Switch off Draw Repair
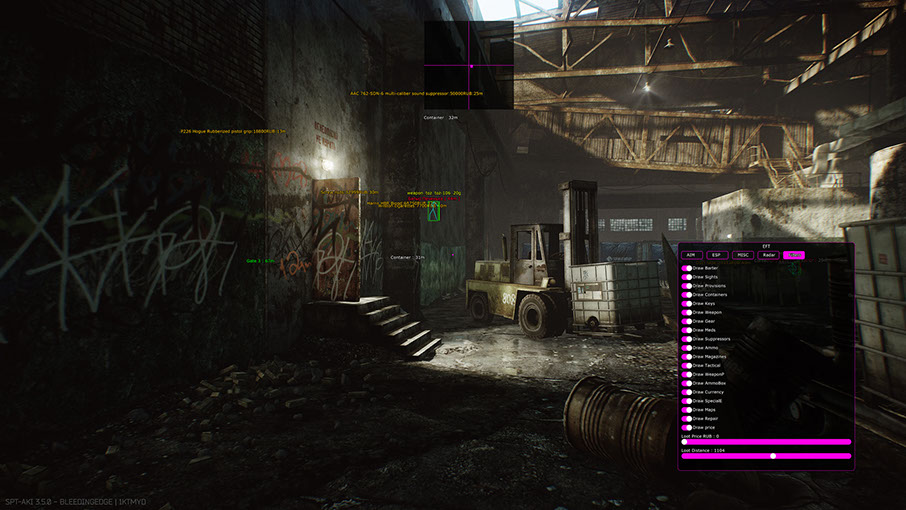This screenshot has height=510, width=906. pos(687,419)
